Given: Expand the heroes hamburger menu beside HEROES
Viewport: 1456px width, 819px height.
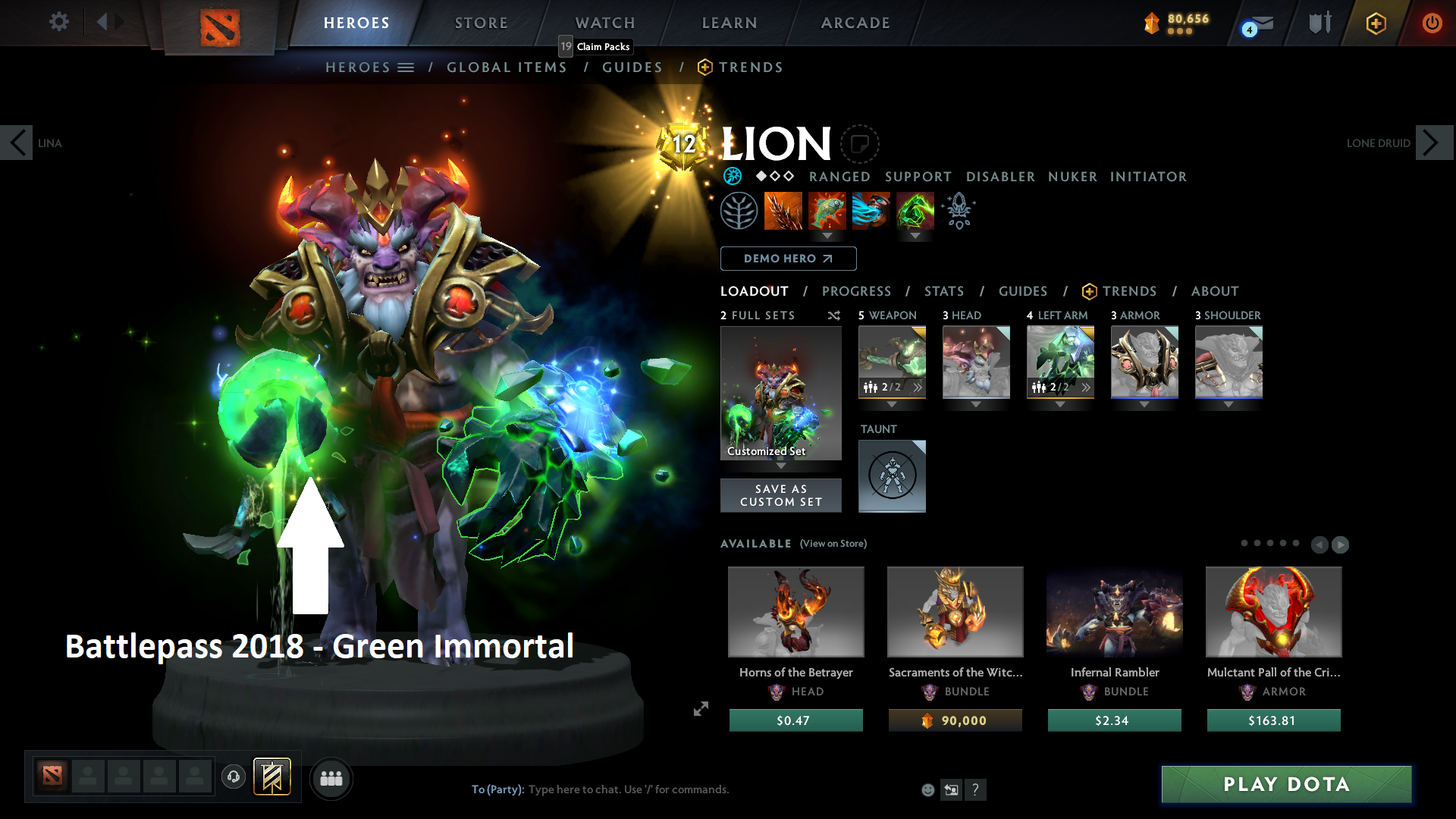Looking at the screenshot, I should pyautogui.click(x=406, y=67).
